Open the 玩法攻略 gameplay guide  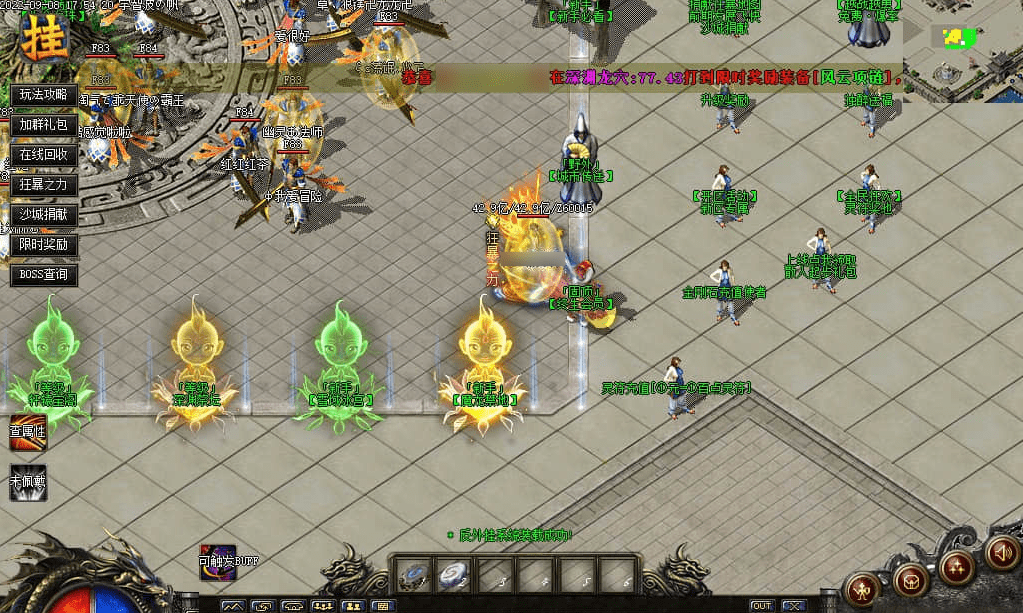coord(43,95)
